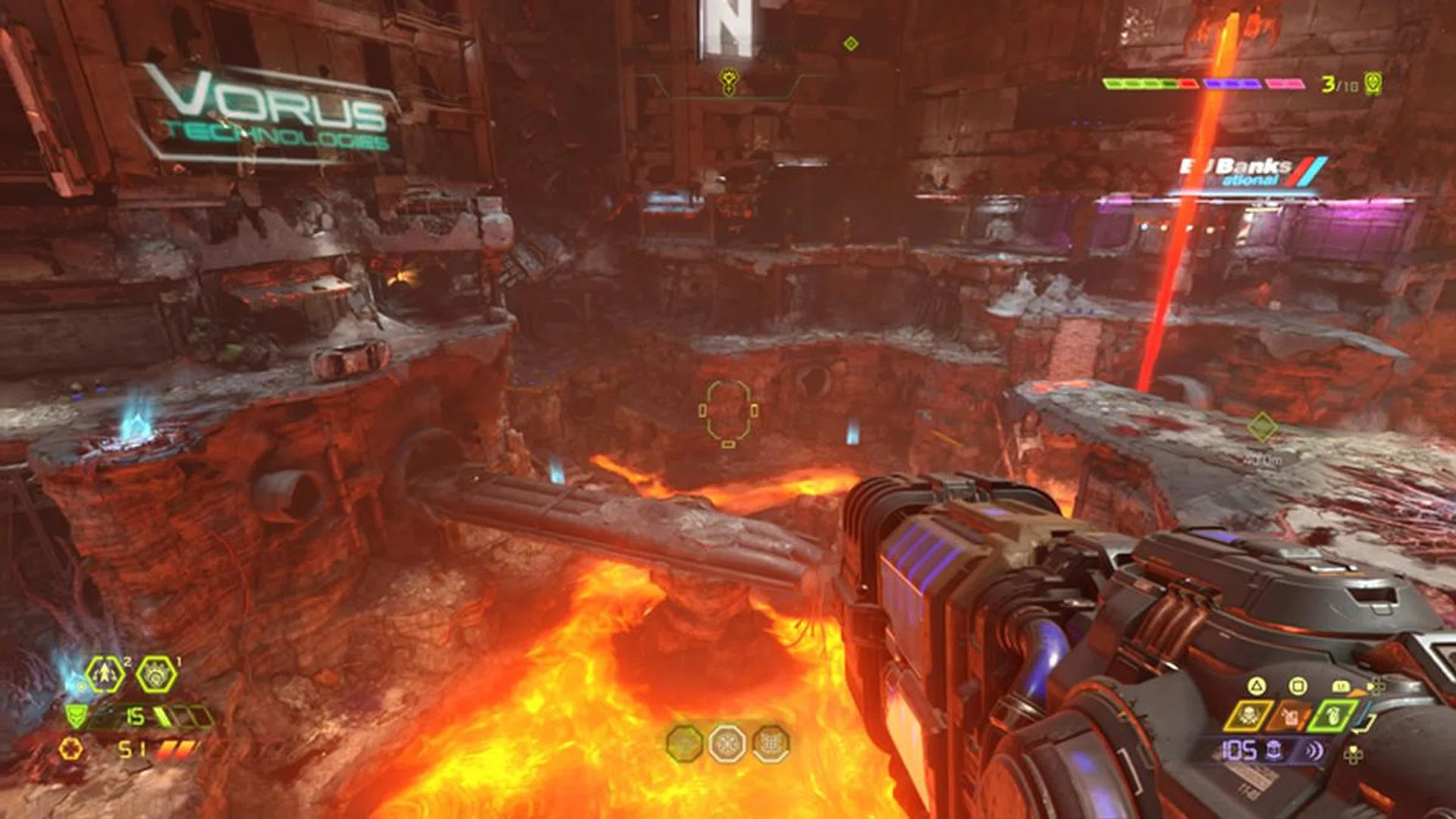Click the demon slayer icon beside 3/10 counter
This screenshot has height=819, width=1456.
pyautogui.click(x=1373, y=83)
